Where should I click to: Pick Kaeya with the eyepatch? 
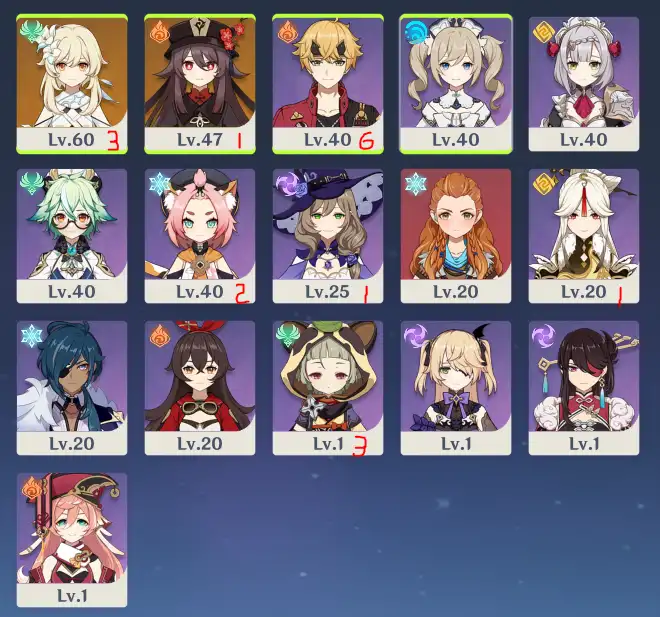(x=72, y=387)
